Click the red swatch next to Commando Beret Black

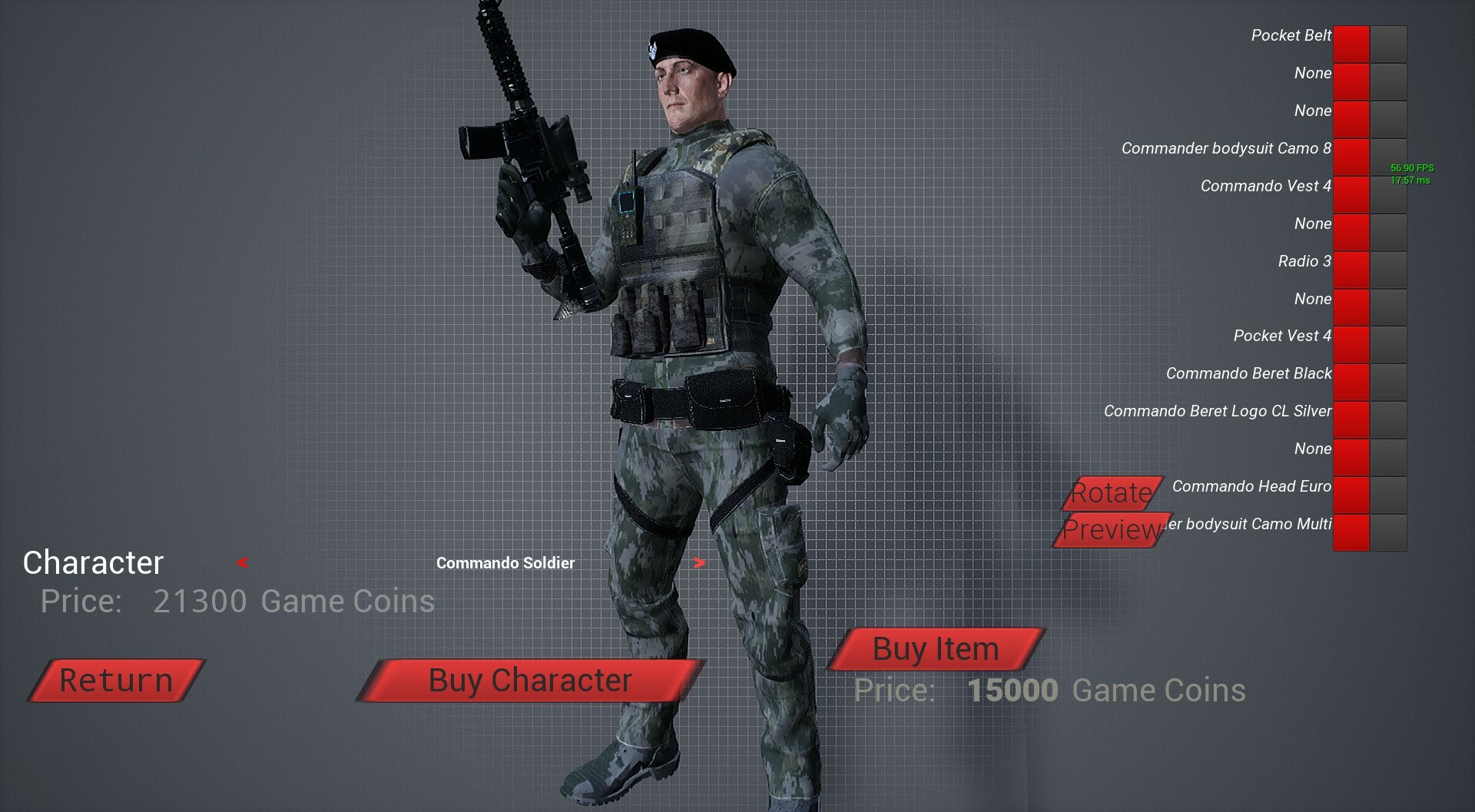click(1351, 382)
